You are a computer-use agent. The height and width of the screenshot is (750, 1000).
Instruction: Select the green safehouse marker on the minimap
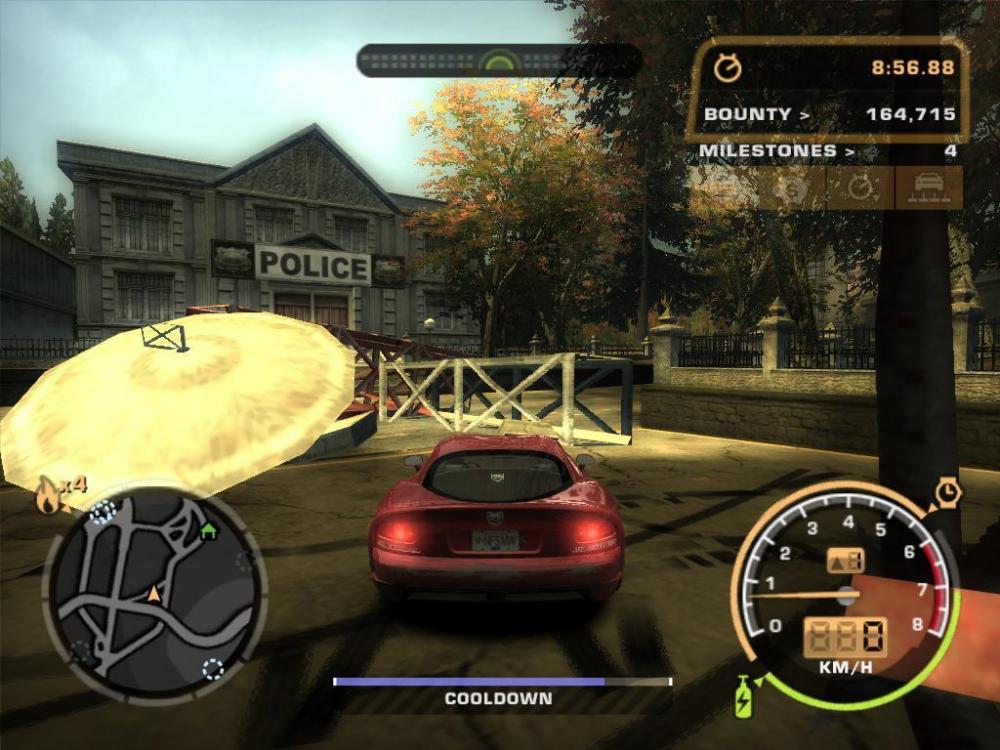pos(208,531)
